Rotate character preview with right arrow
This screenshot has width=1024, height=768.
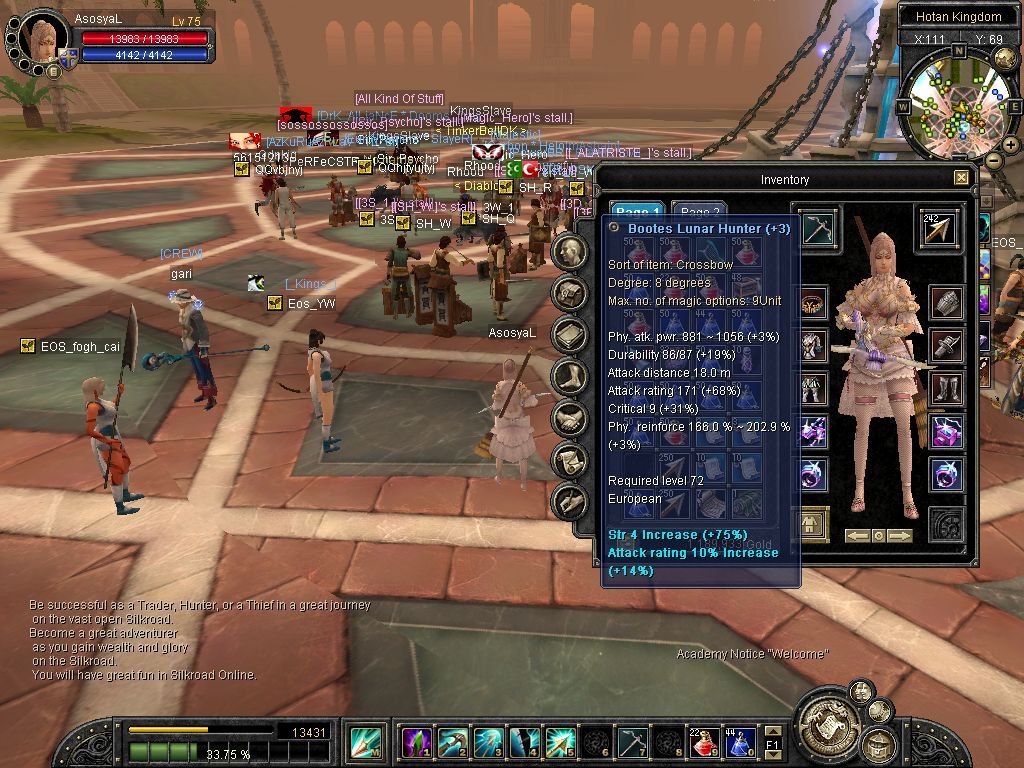click(901, 536)
